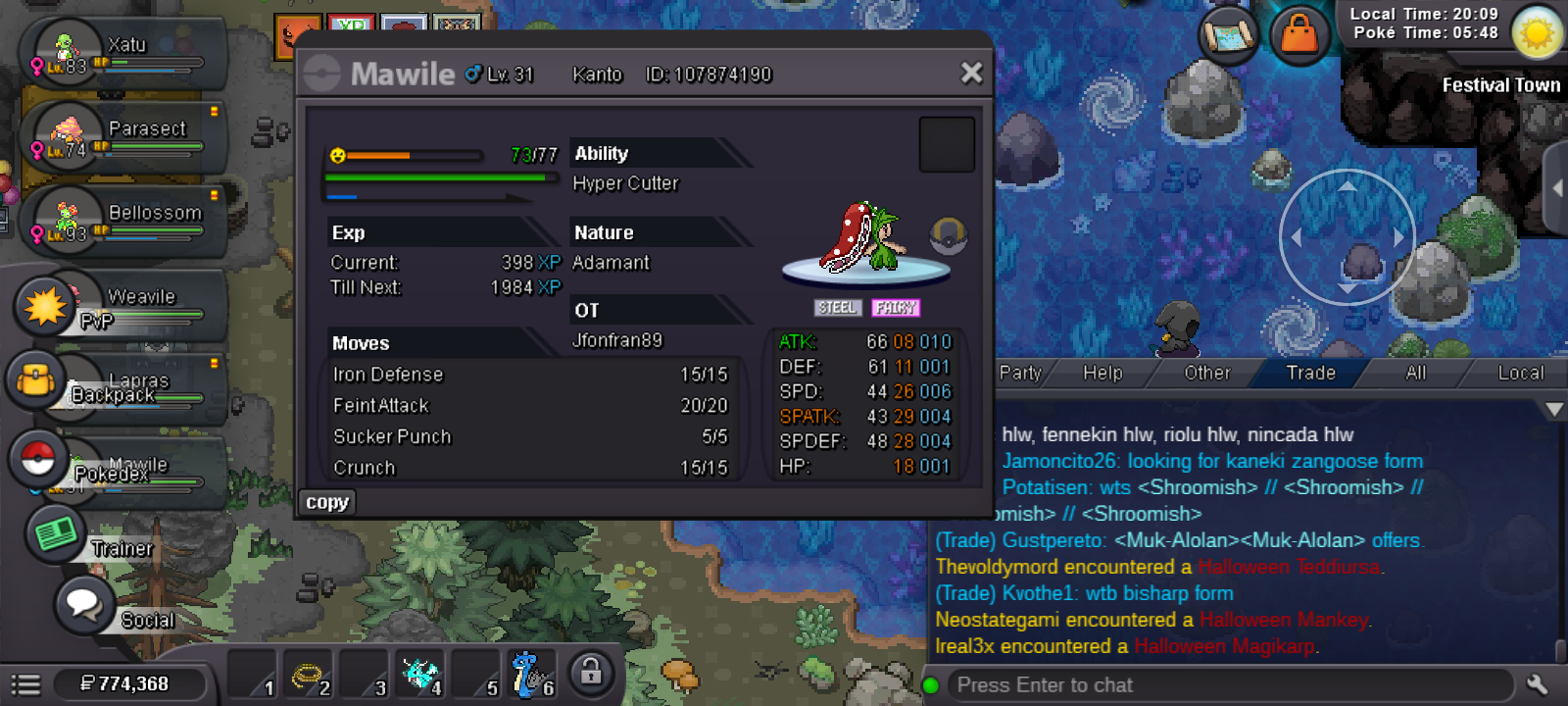
Task: Toggle the hotbar padlock
Action: pyautogui.click(x=590, y=673)
